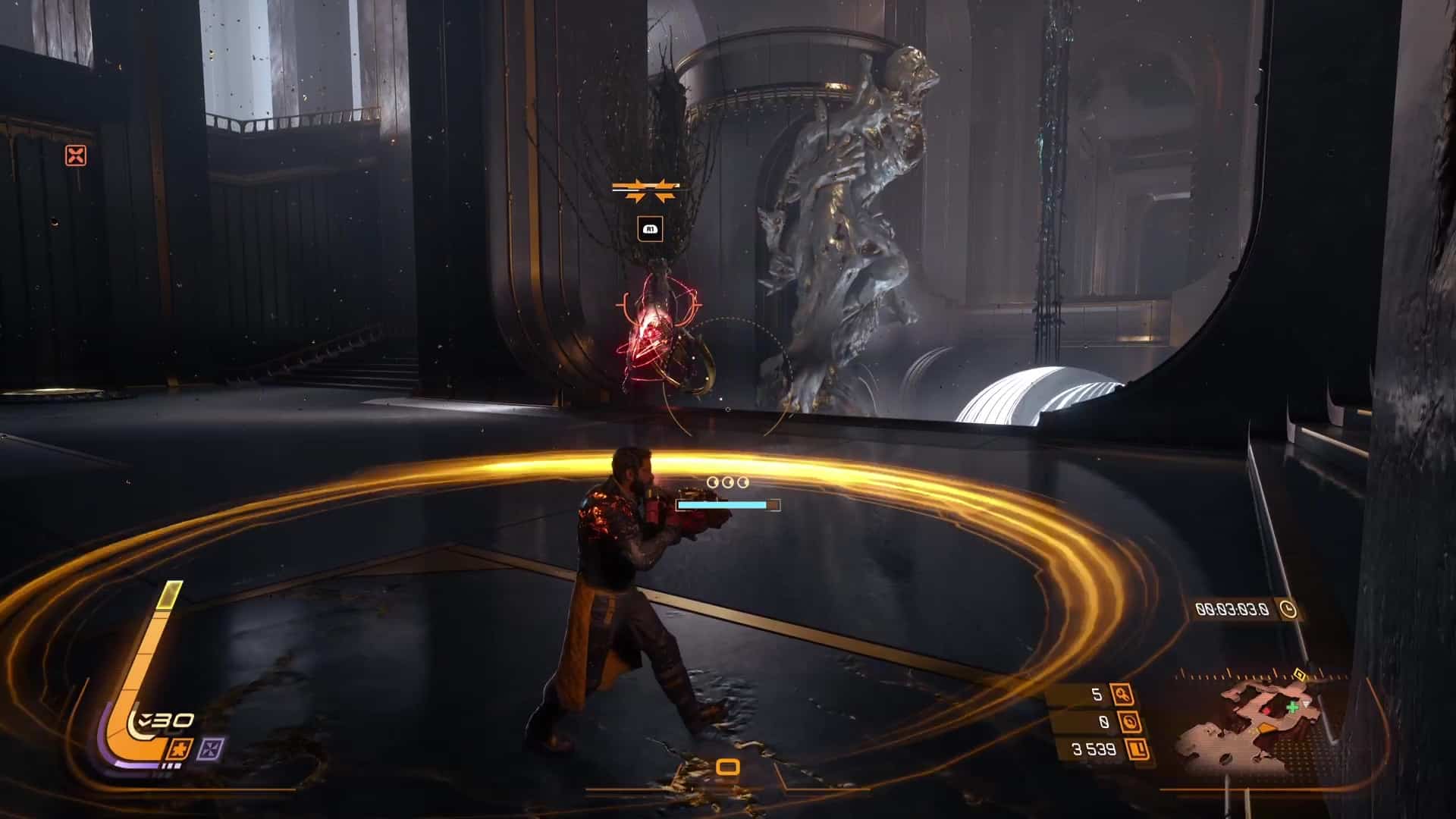Viewport: 1456px width, 819px height.
Task: Click the clock icon beside the timer
Action: pyautogui.click(x=1288, y=609)
